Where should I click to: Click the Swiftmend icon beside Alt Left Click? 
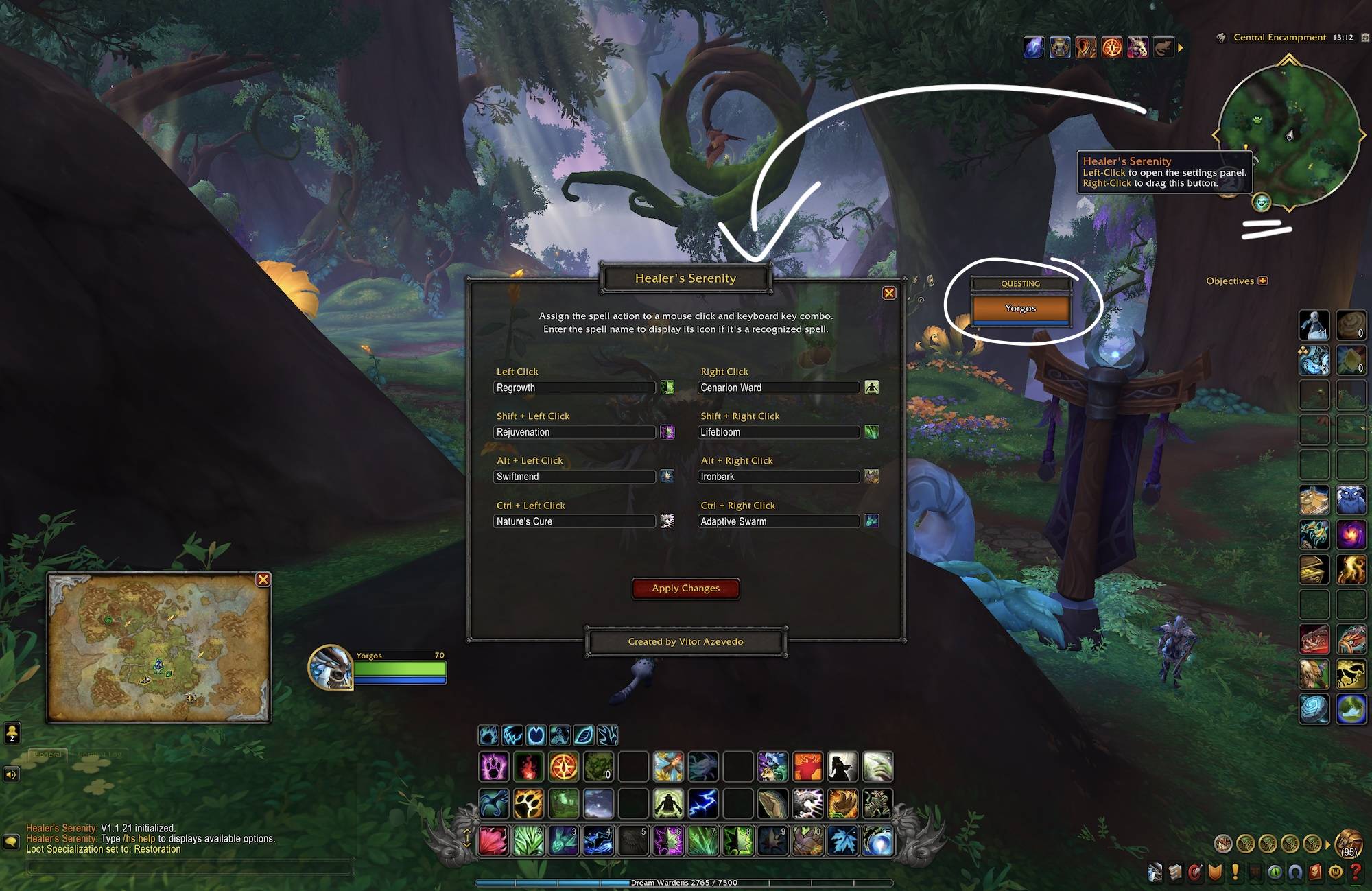667,476
